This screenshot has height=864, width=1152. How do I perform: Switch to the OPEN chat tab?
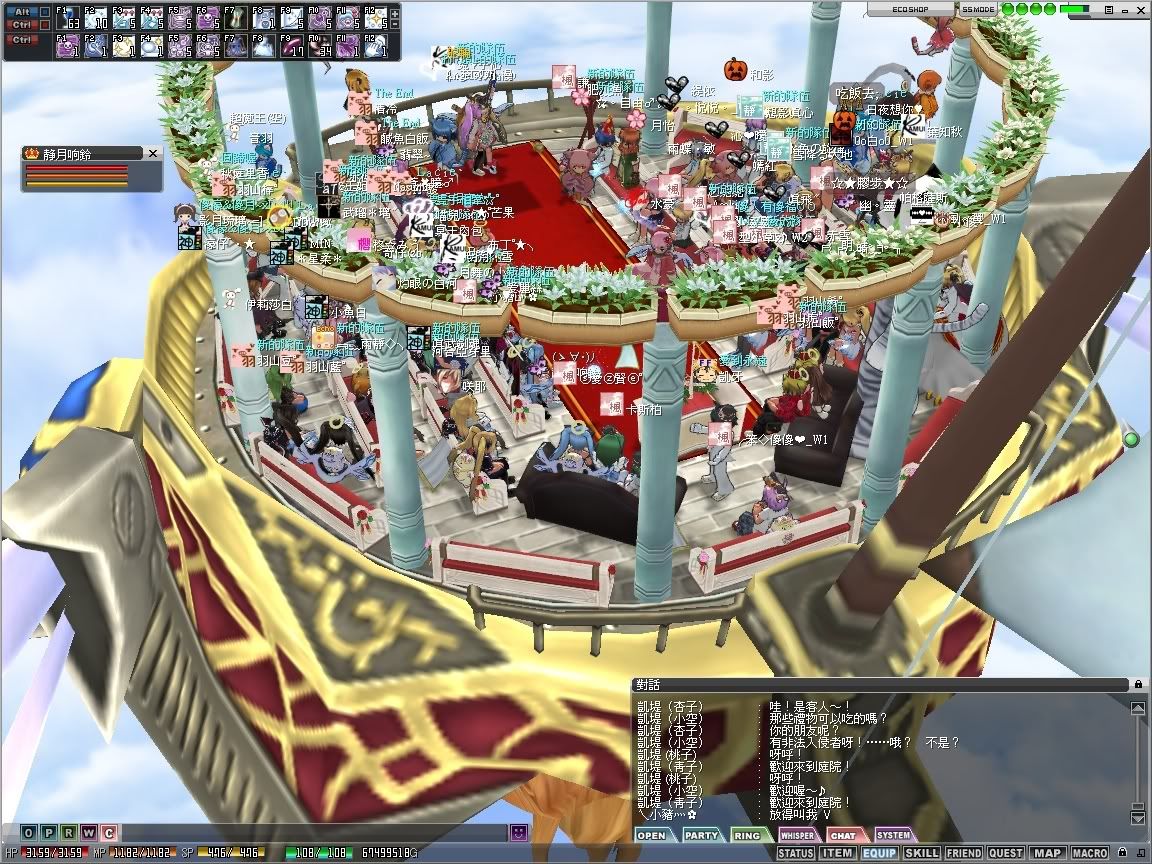point(651,835)
